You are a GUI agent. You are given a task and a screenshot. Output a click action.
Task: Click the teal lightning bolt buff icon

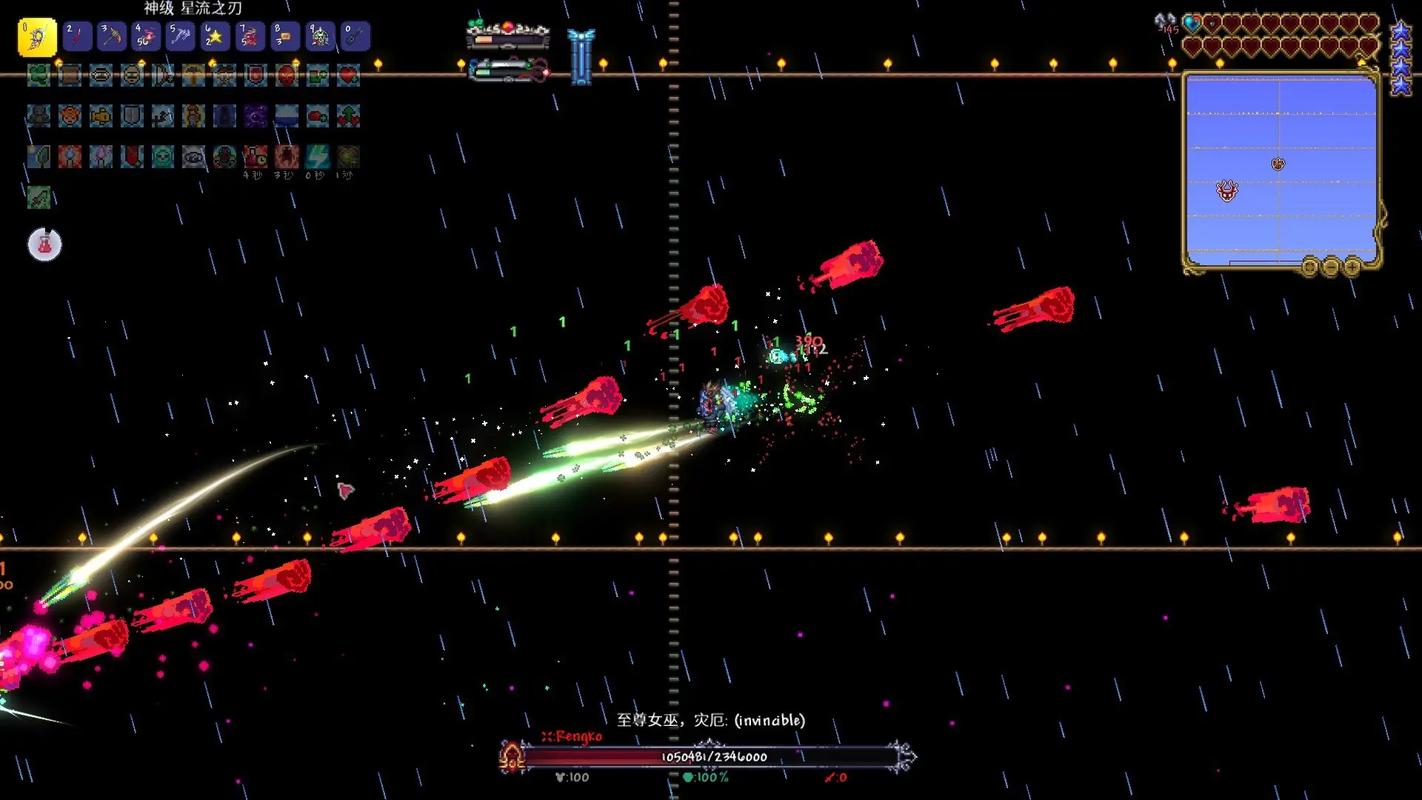pyautogui.click(x=317, y=157)
